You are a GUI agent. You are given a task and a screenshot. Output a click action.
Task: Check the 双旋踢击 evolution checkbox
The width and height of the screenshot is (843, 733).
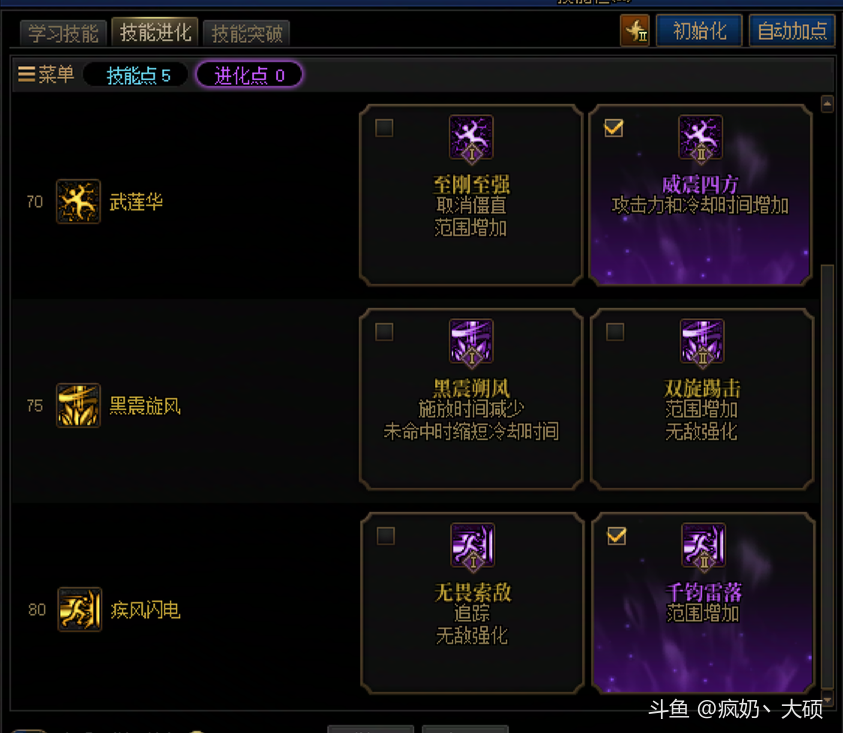coord(615,332)
